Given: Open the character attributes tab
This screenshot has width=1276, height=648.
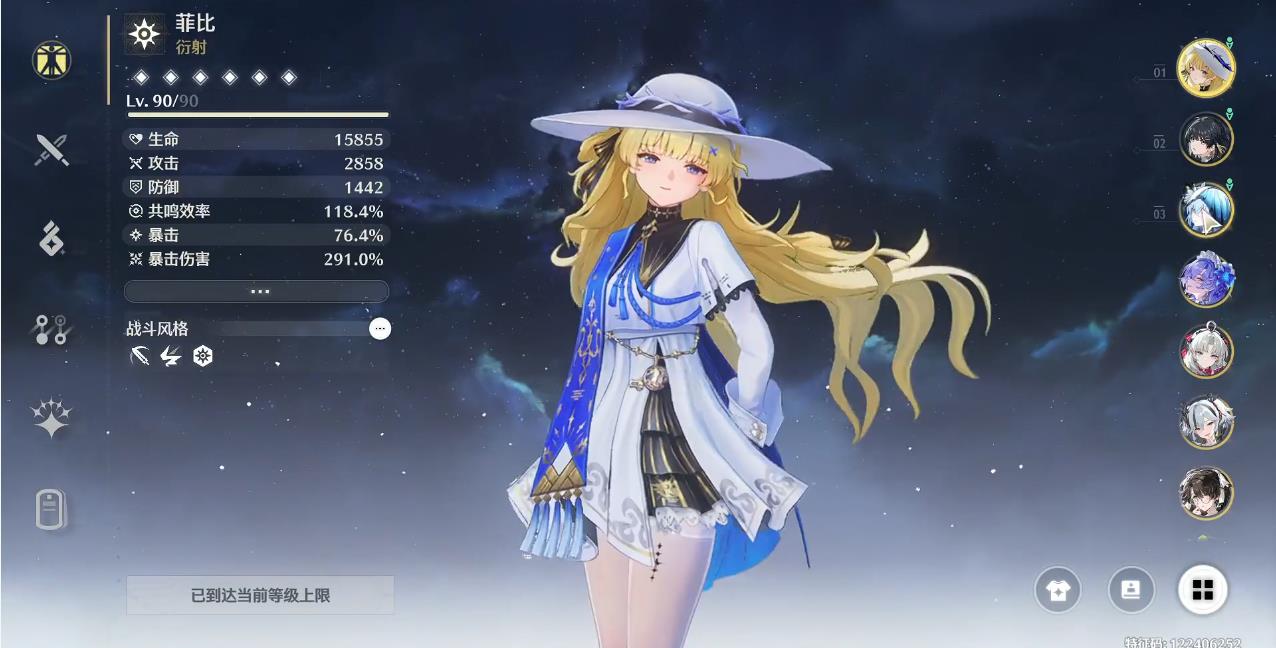Looking at the screenshot, I should [x=51, y=61].
